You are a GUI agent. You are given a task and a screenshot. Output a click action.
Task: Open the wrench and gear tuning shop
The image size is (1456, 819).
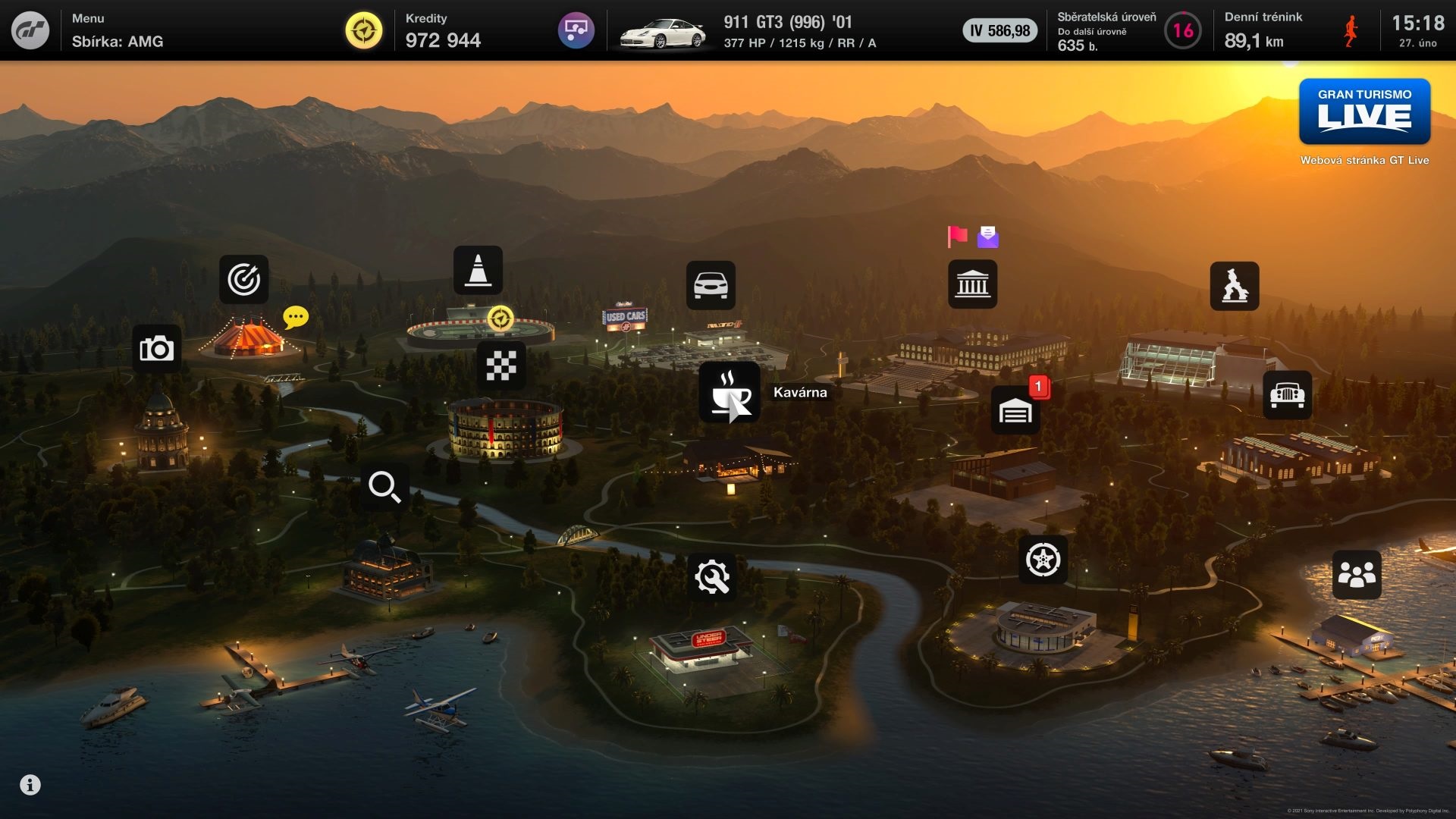point(711,578)
